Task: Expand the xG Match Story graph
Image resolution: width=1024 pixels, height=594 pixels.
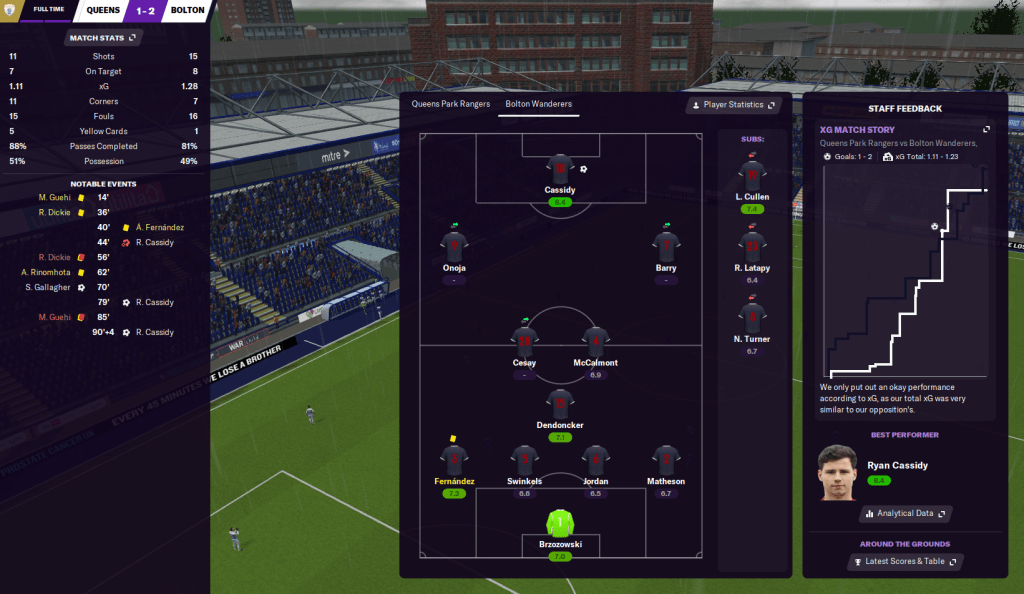Action: (x=987, y=130)
